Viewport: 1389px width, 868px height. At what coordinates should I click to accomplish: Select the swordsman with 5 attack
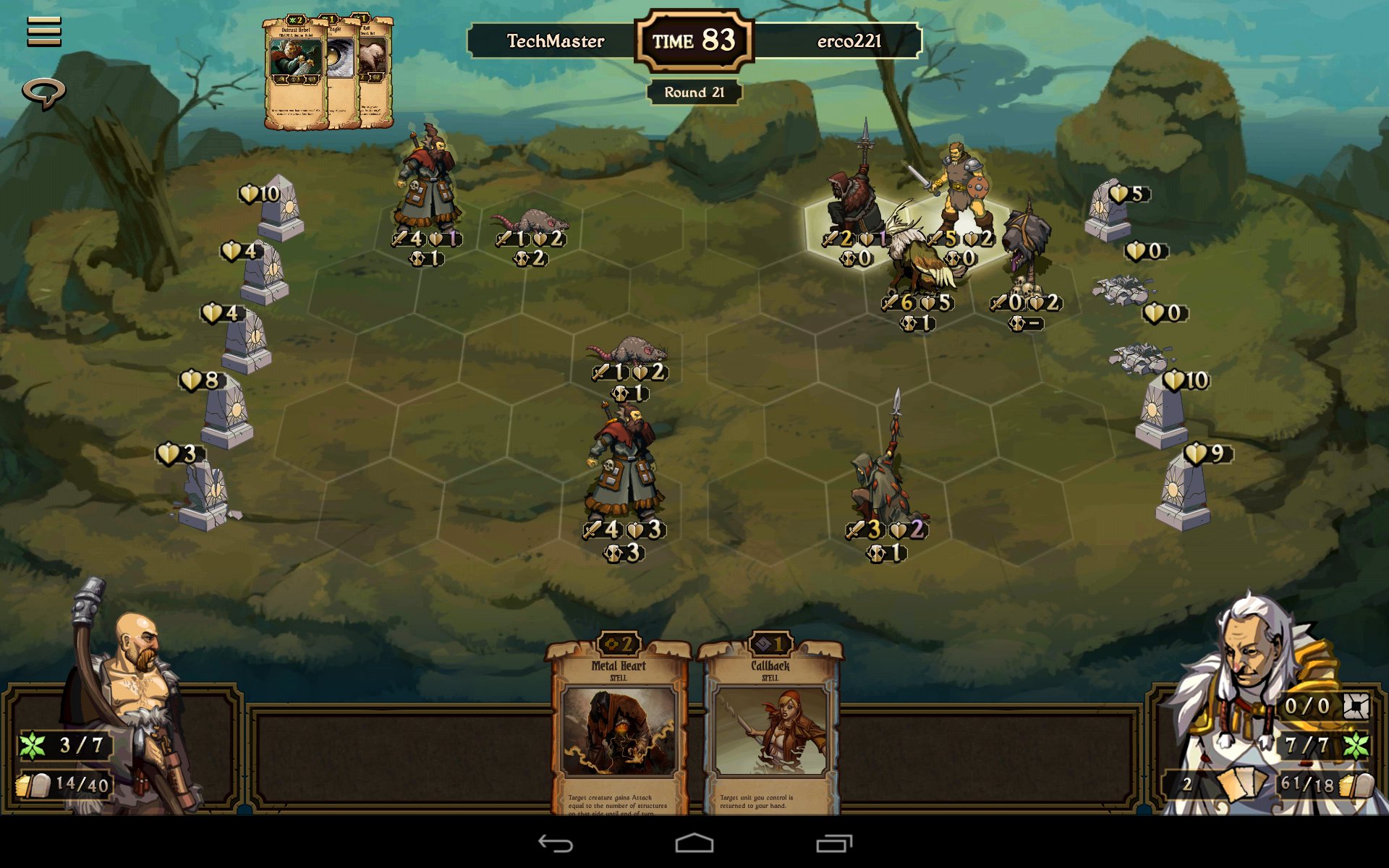(x=959, y=188)
